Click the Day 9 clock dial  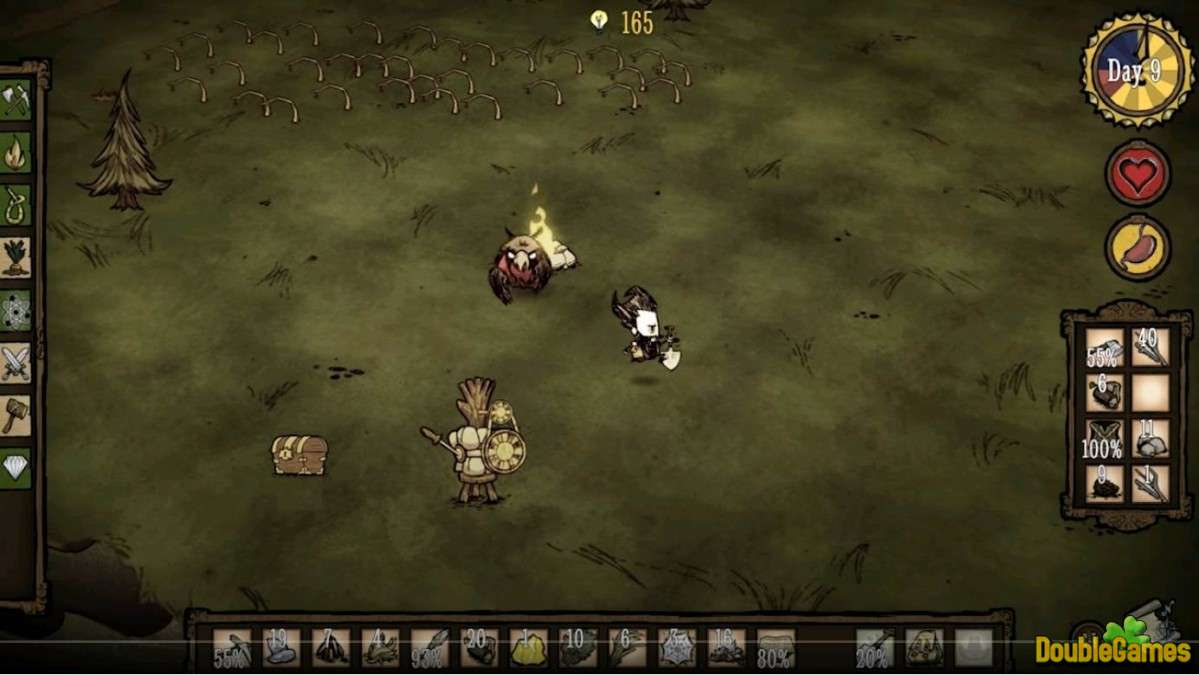(1137, 71)
